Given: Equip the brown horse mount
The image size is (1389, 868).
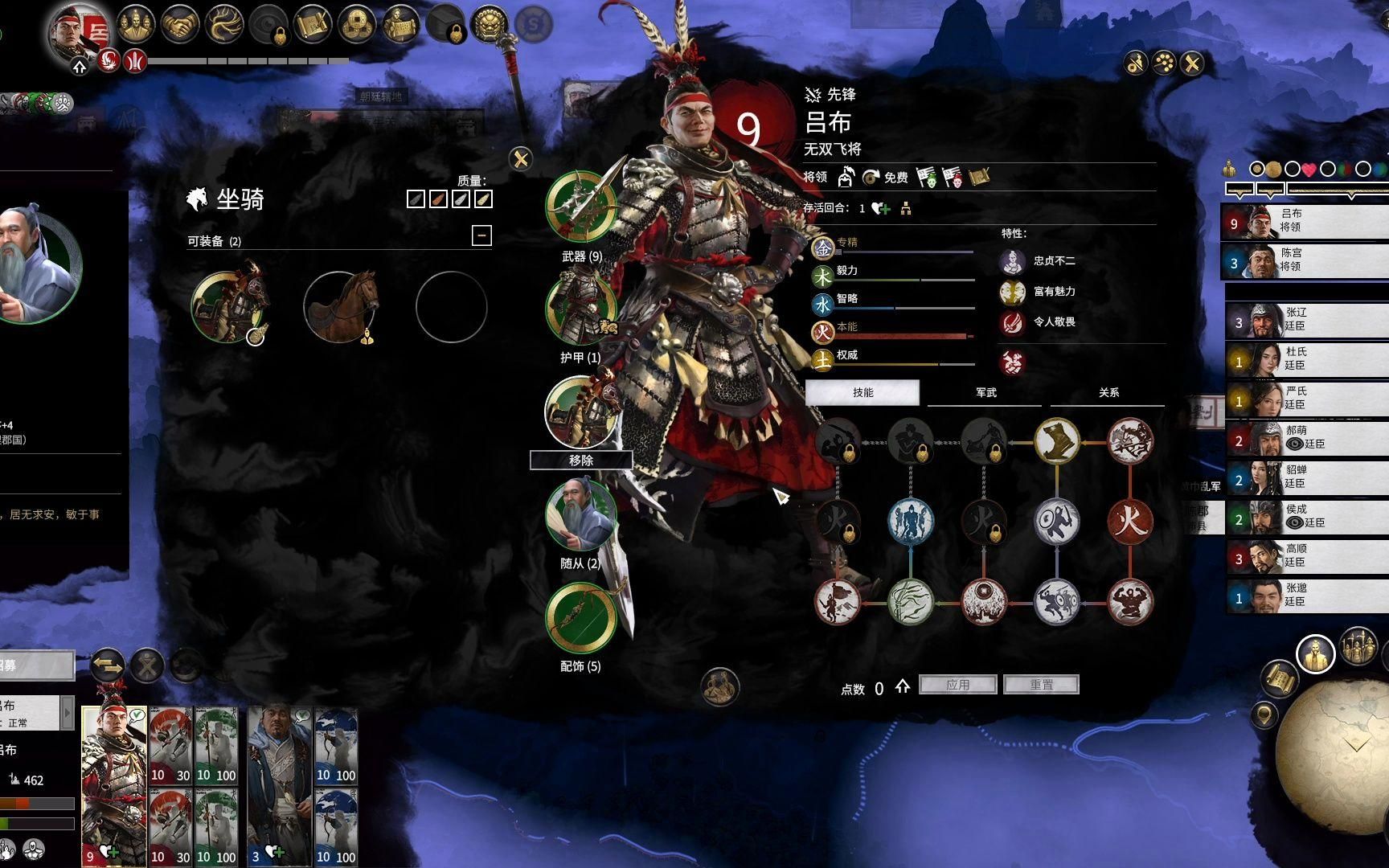Looking at the screenshot, I should pos(339,307).
